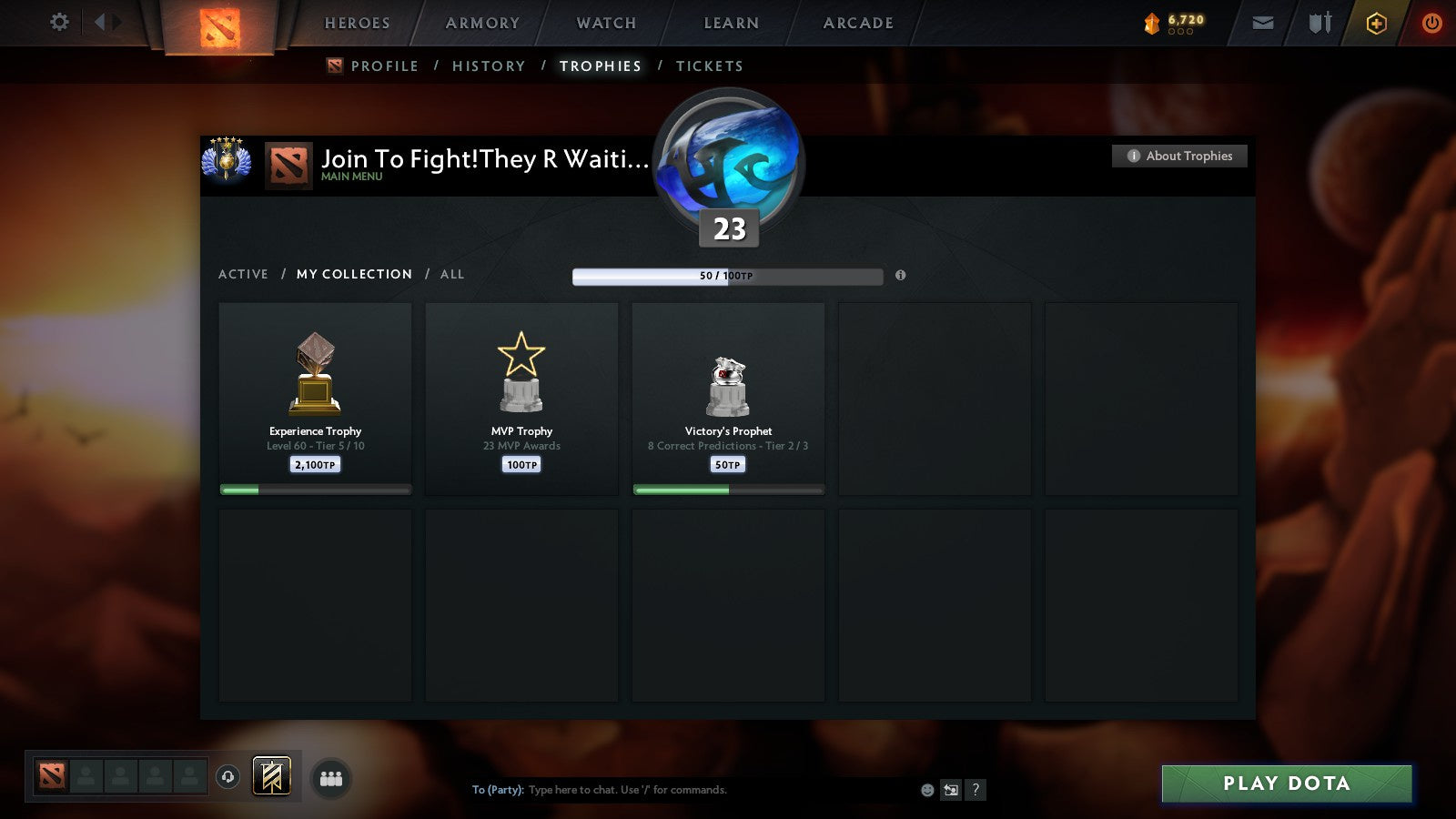
Task: Click the emoticon smiley in the chat bar
Action: pyautogui.click(x=926, y=790)
